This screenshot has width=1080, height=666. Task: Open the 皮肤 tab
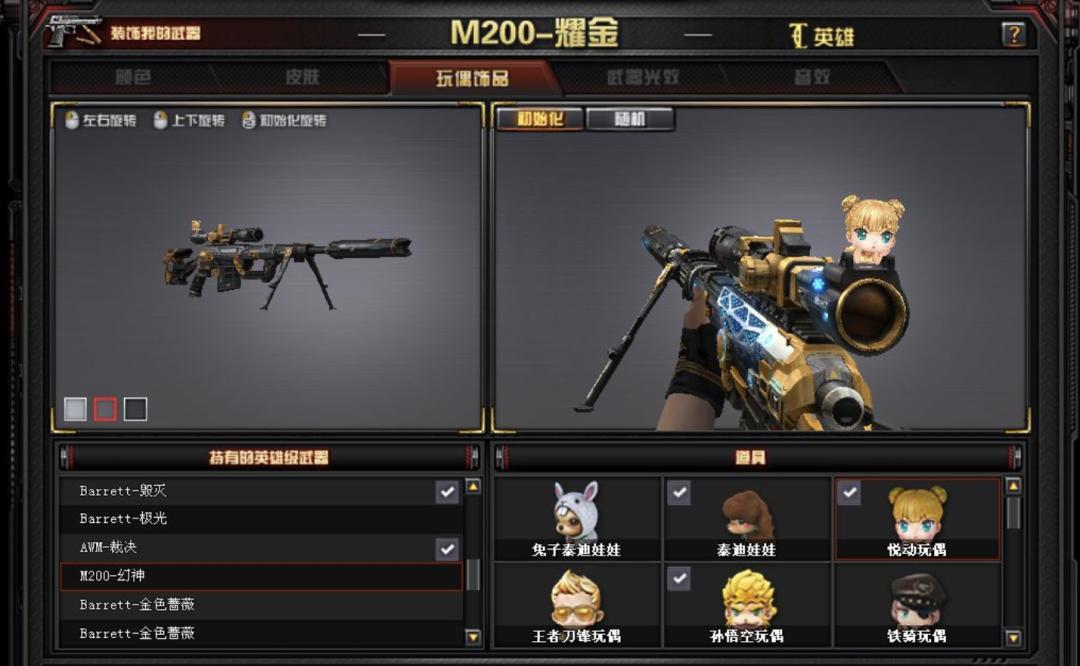(x=302, y=78)
